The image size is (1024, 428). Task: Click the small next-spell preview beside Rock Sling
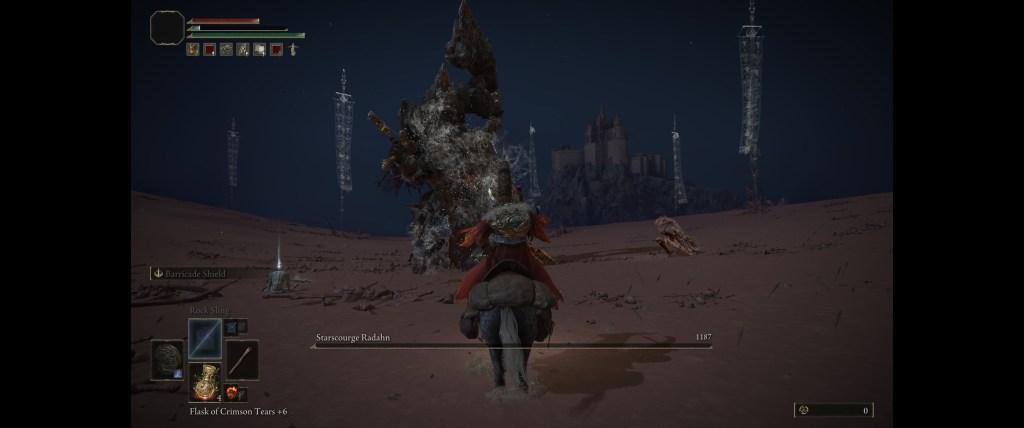[x=231, y=326]
